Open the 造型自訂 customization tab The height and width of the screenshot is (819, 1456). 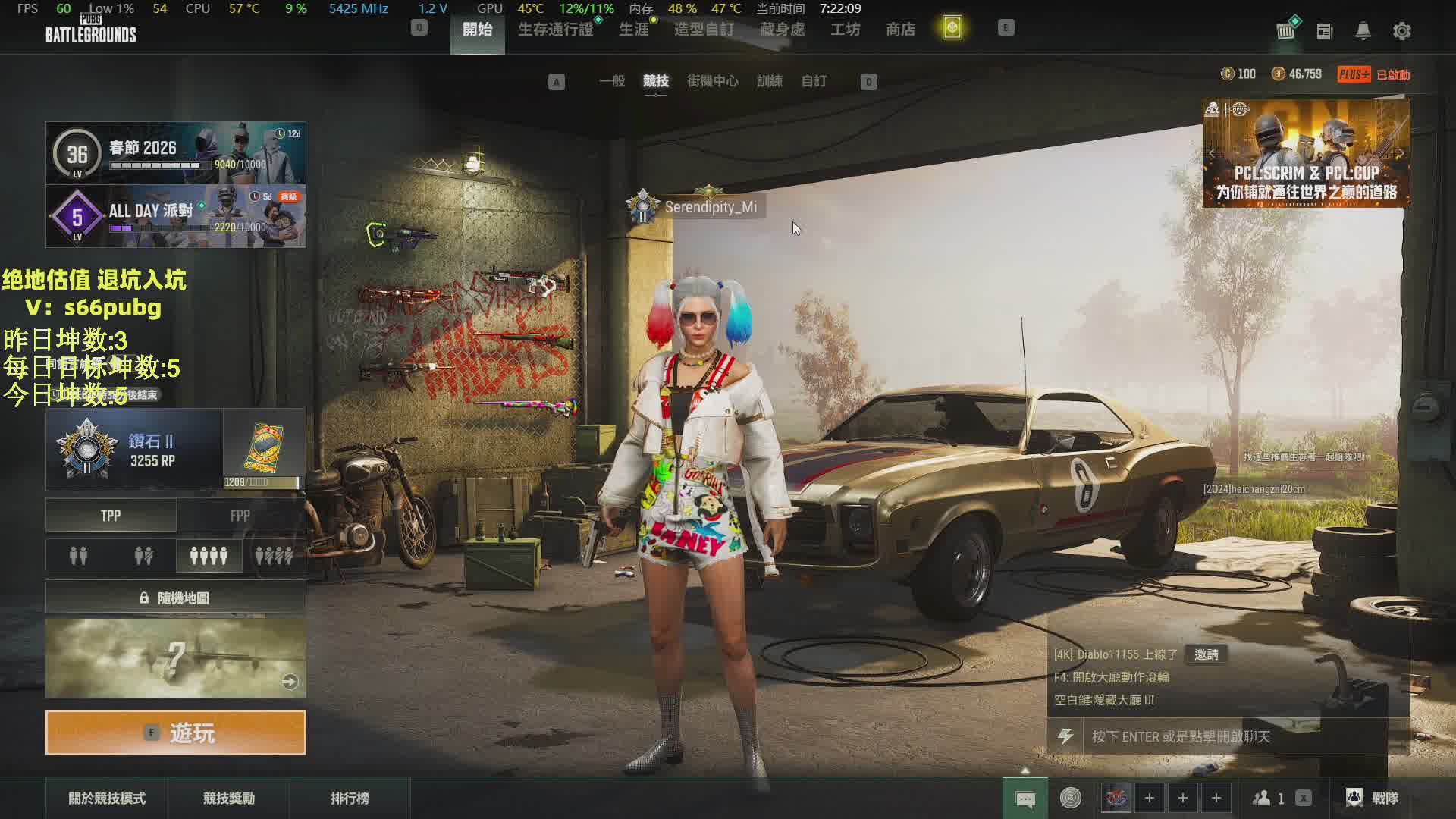point(704,30)
